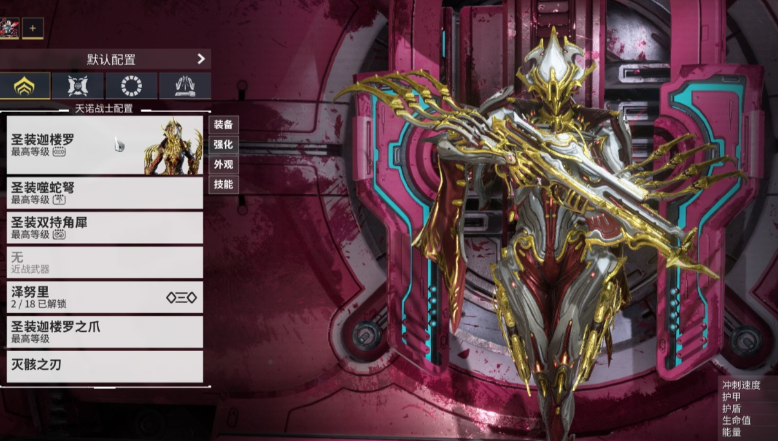The height and width of the screenshot is (441, 778).
Task: Choose the 圣装噬蛇弩 primary weapon slot
Action: 105,192
